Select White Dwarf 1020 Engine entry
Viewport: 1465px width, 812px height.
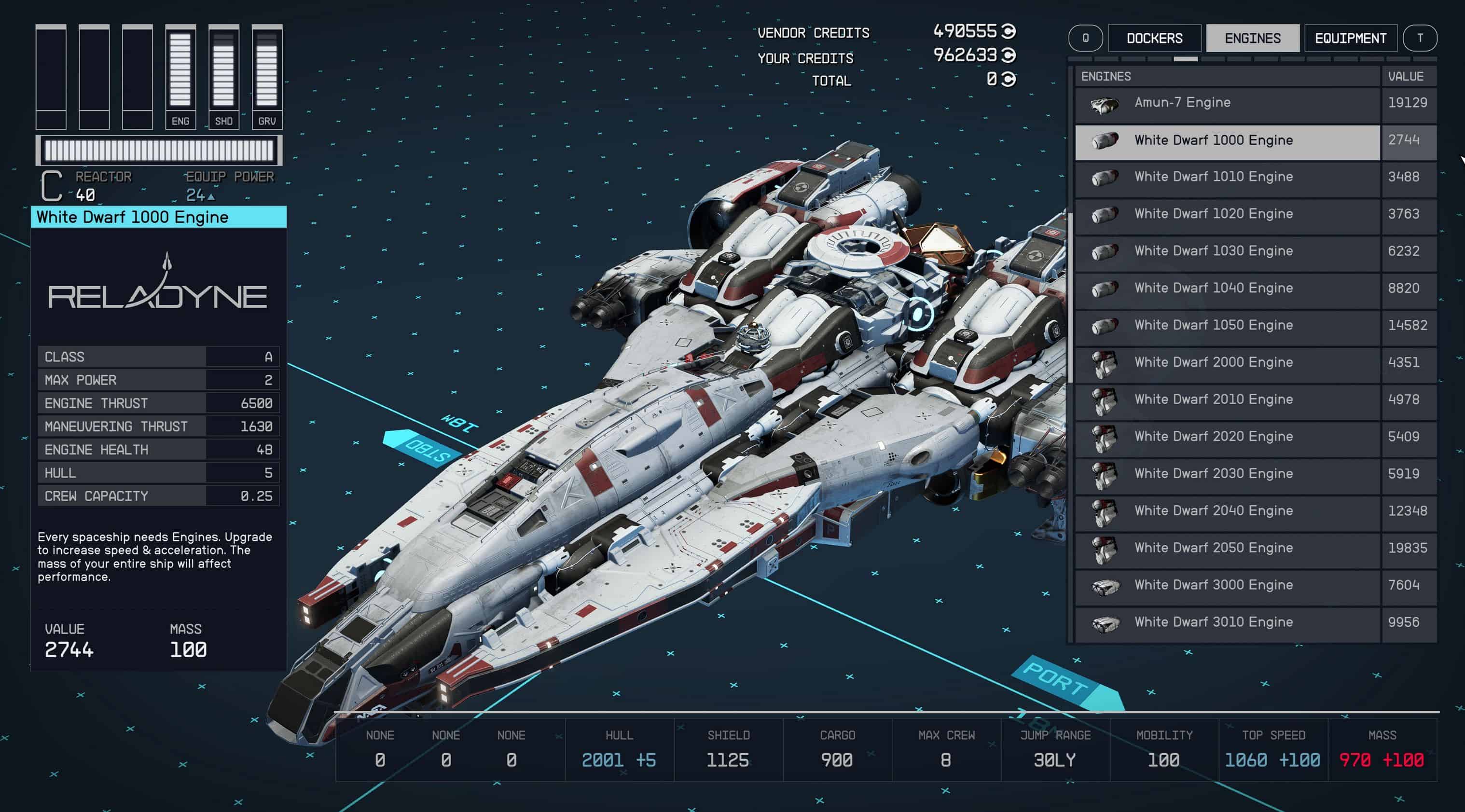pyautogui.click(x=1227, y=214)
